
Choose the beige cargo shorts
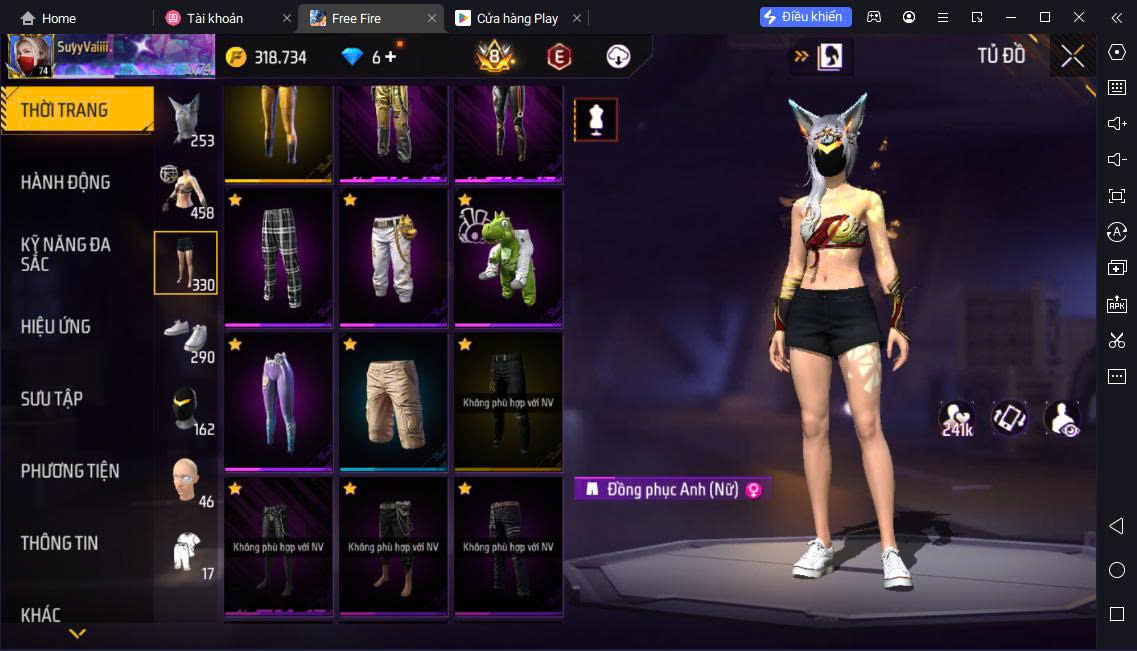[x=394, y=401]
